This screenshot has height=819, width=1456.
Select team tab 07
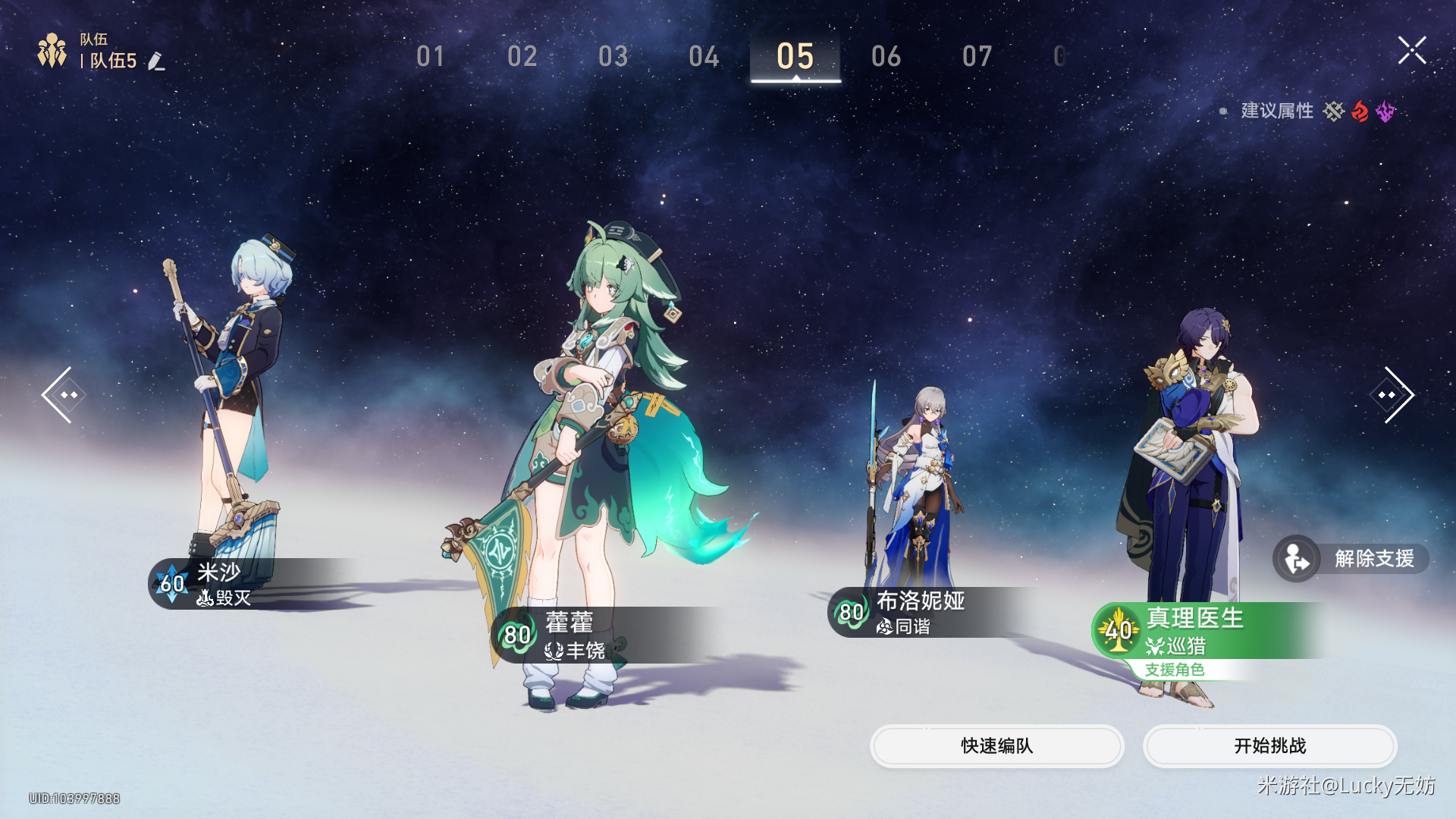point(978,56)
